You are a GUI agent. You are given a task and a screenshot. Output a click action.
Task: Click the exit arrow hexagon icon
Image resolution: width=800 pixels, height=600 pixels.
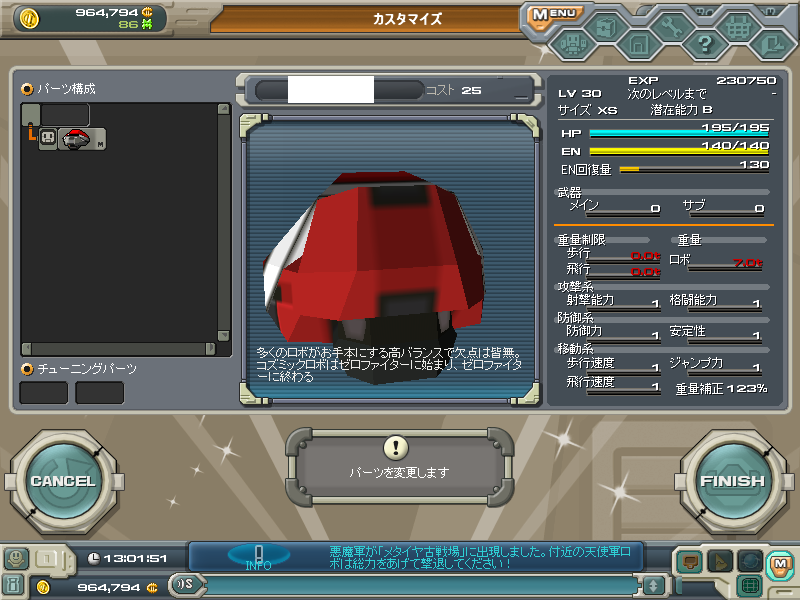[x=771, y=44]
